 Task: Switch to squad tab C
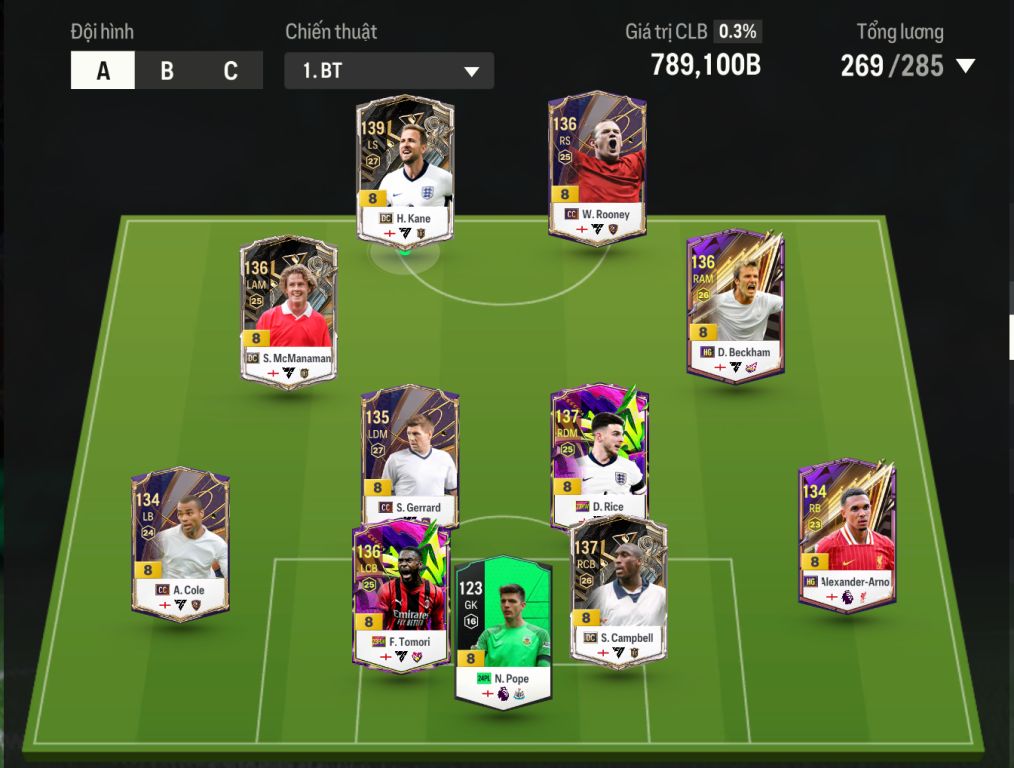(x=231, y=71)
